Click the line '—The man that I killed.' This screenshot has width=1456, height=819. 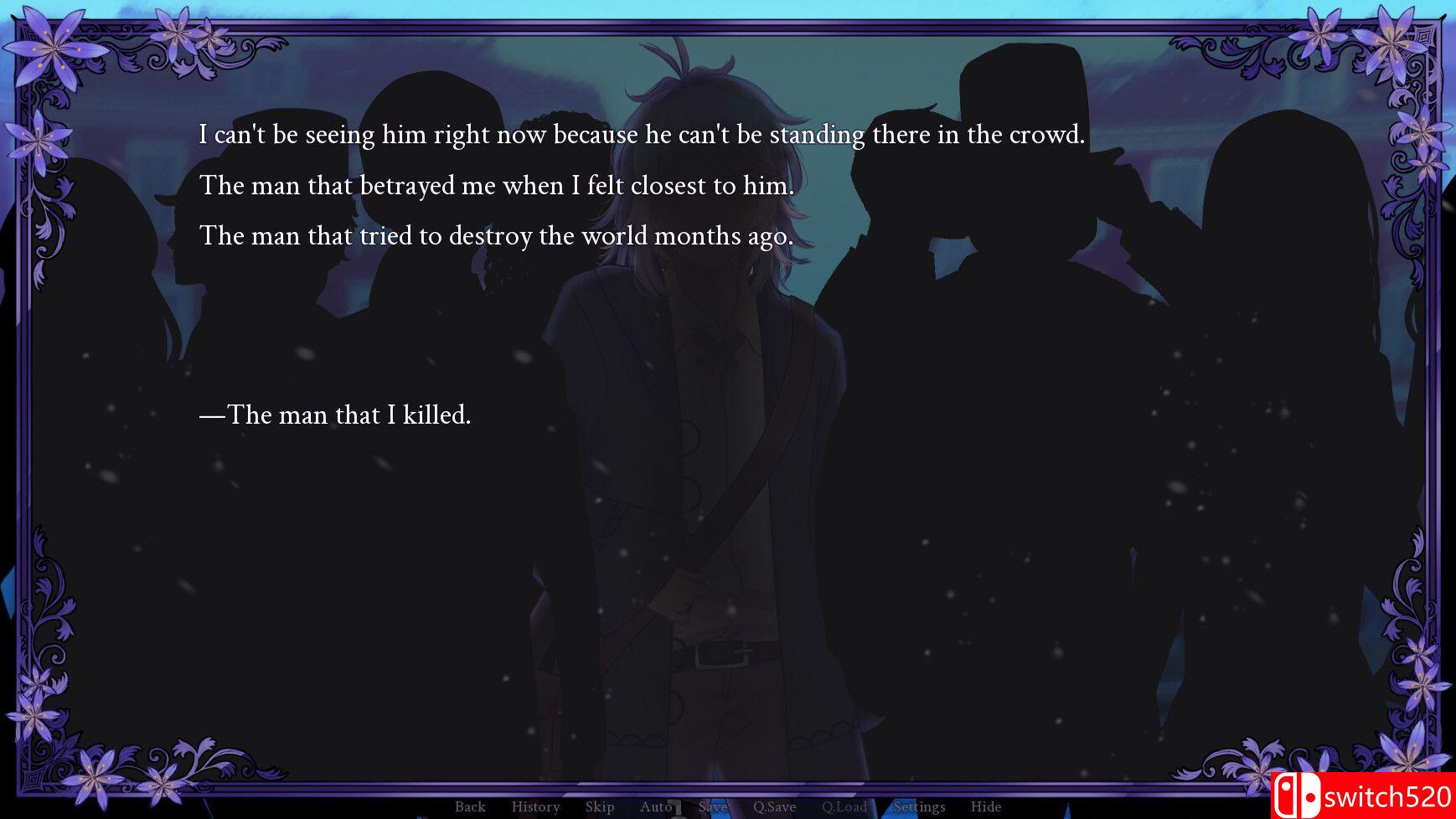pos(336,415)
